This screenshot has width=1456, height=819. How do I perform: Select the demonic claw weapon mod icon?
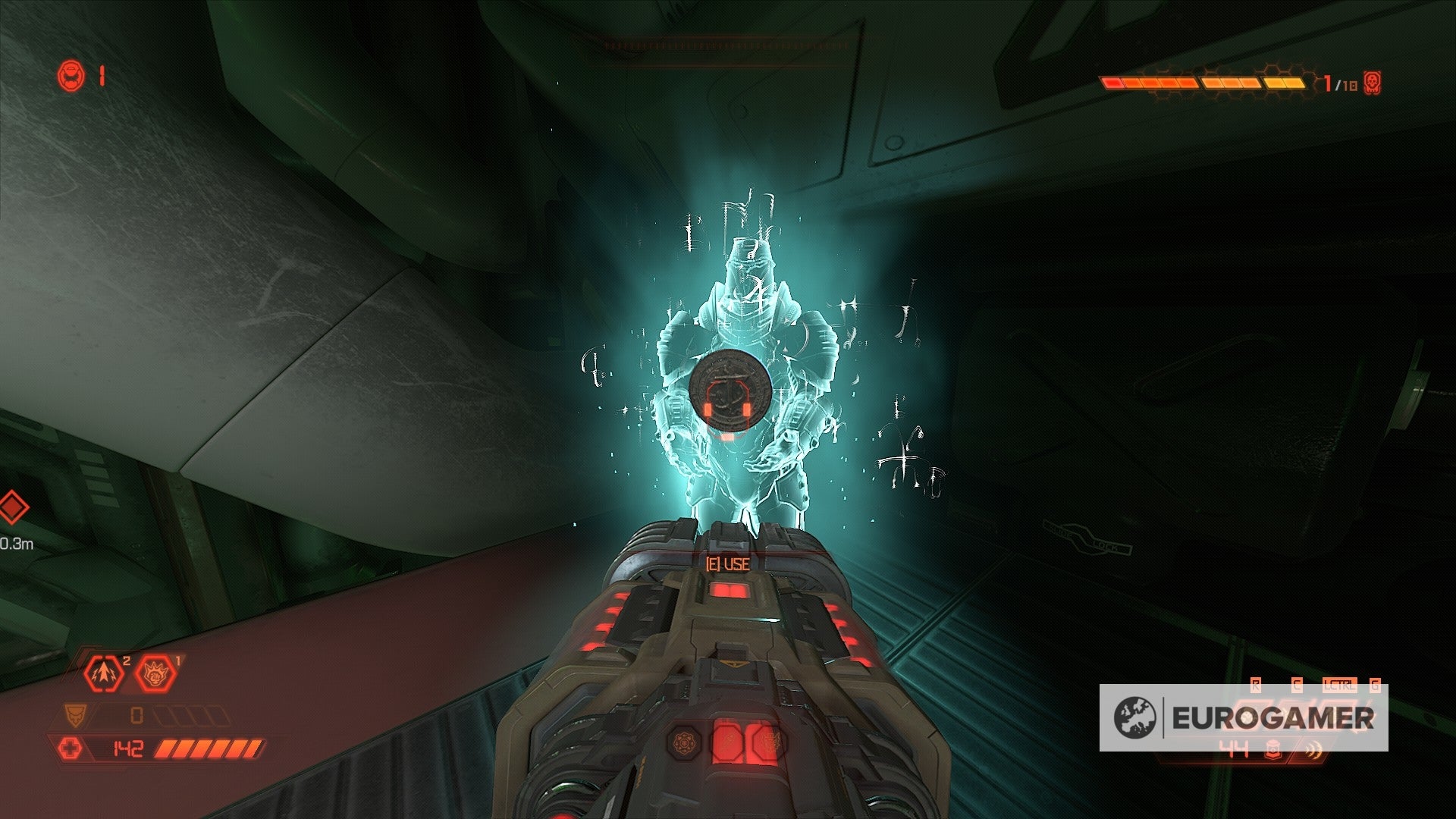[x=155, y=673]
